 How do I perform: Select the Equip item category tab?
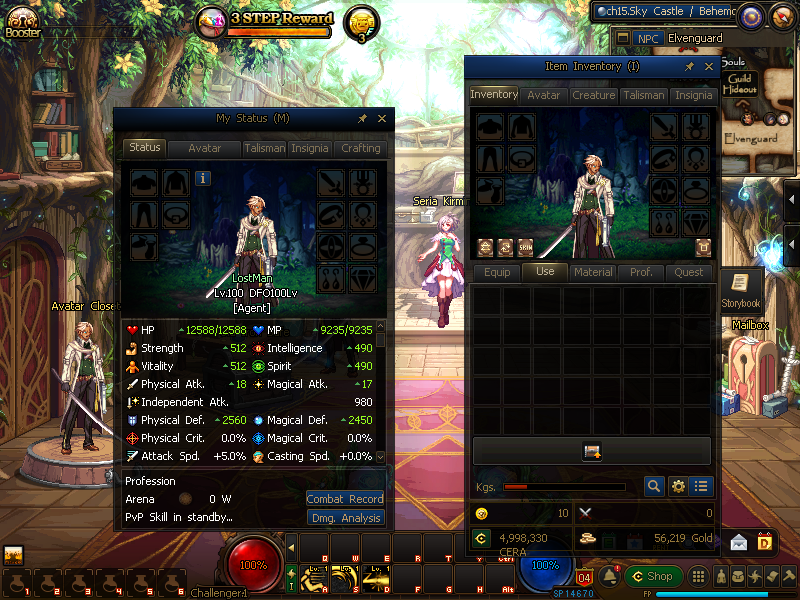497,272
